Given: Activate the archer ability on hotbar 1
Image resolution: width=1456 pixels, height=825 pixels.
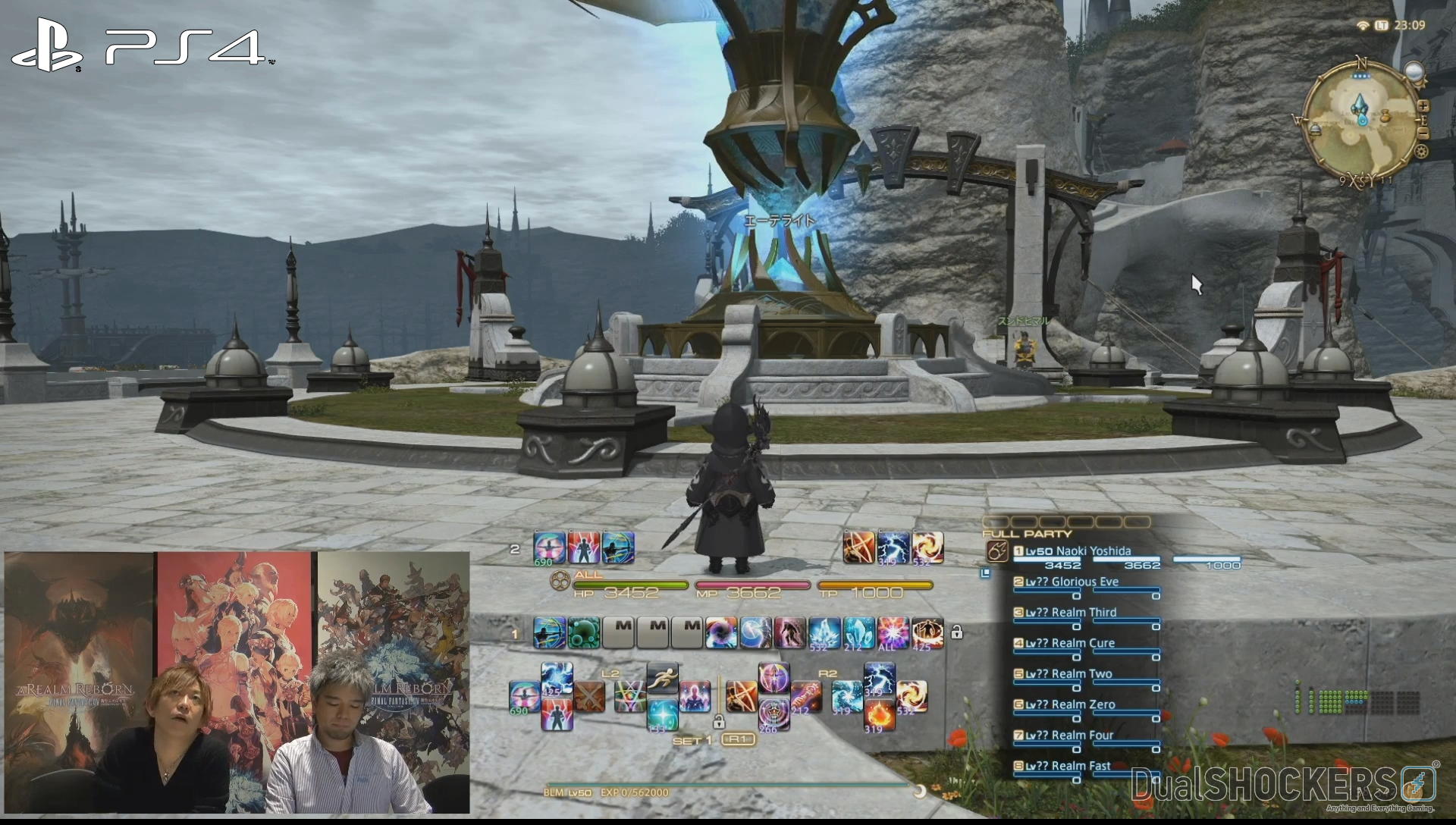Looking at the screenshot, I should click(x=548, y=633).
